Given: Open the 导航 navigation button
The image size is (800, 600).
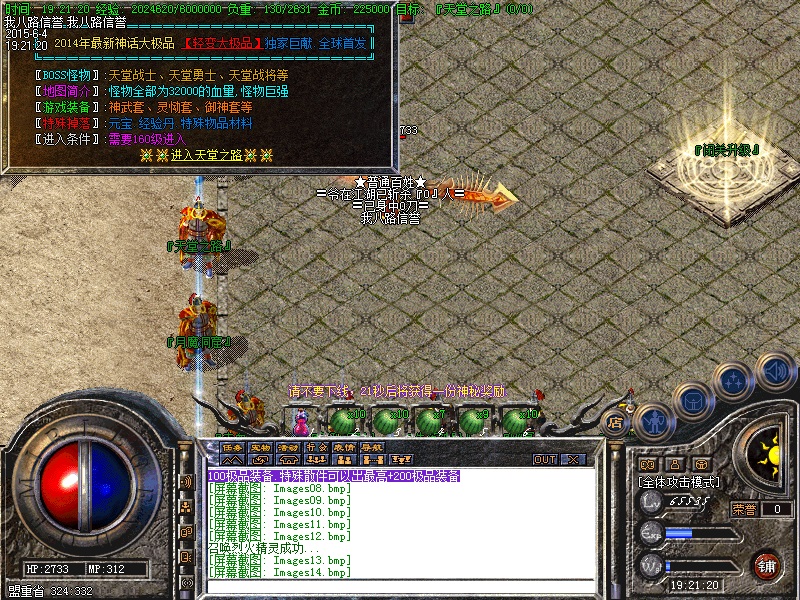Looking at the screenshot, I should (x=372, y=447).
